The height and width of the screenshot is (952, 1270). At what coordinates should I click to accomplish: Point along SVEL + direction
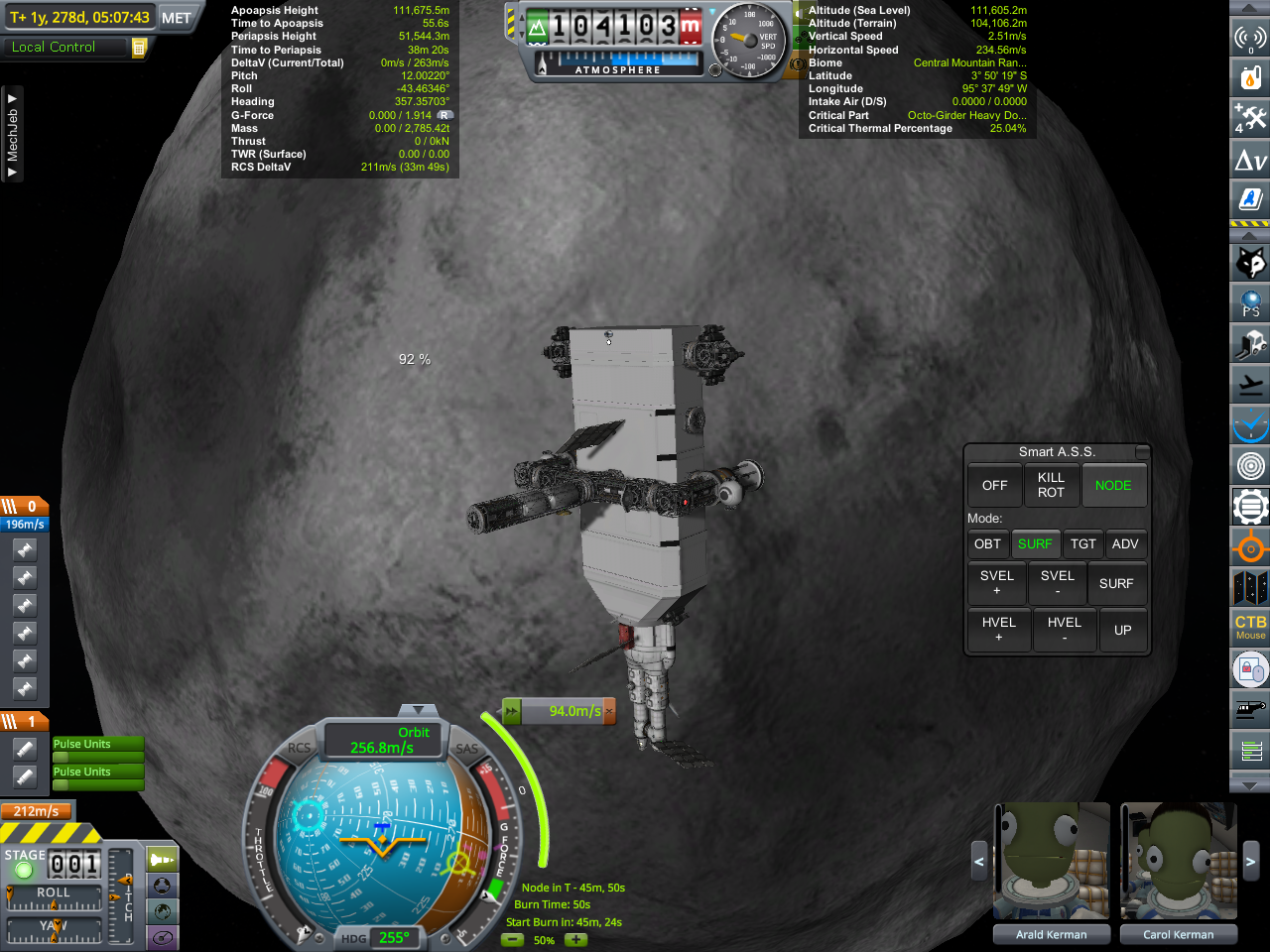point(997,583)
